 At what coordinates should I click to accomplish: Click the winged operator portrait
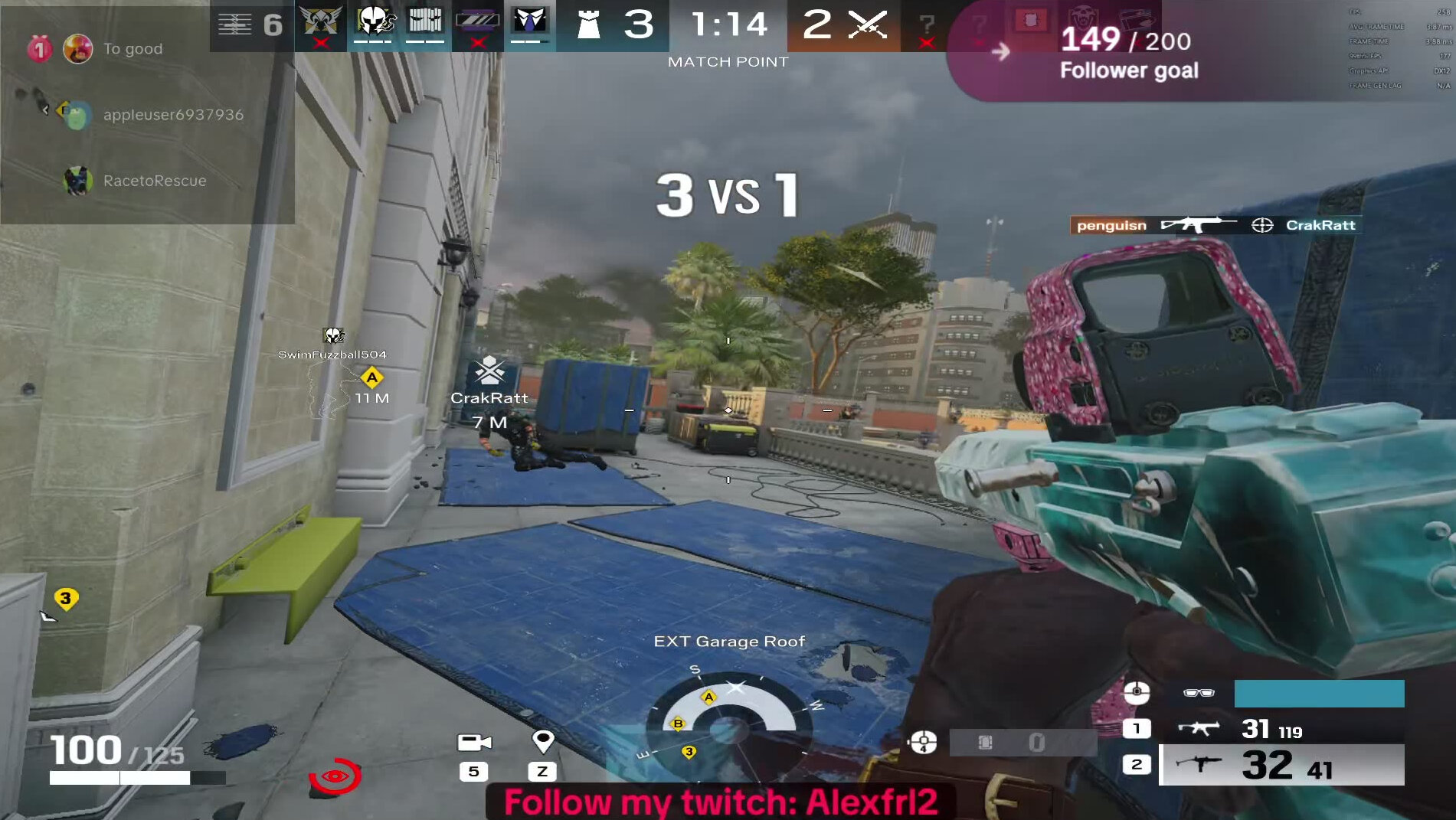pyautogui.click(x=320, y=22)
